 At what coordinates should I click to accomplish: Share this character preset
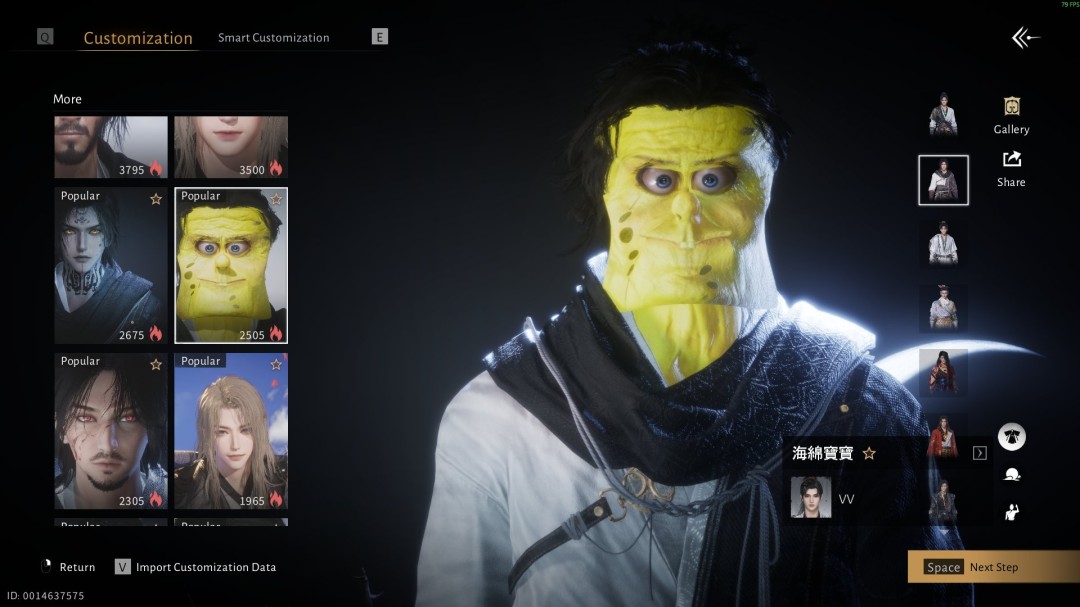(1011, 167)
